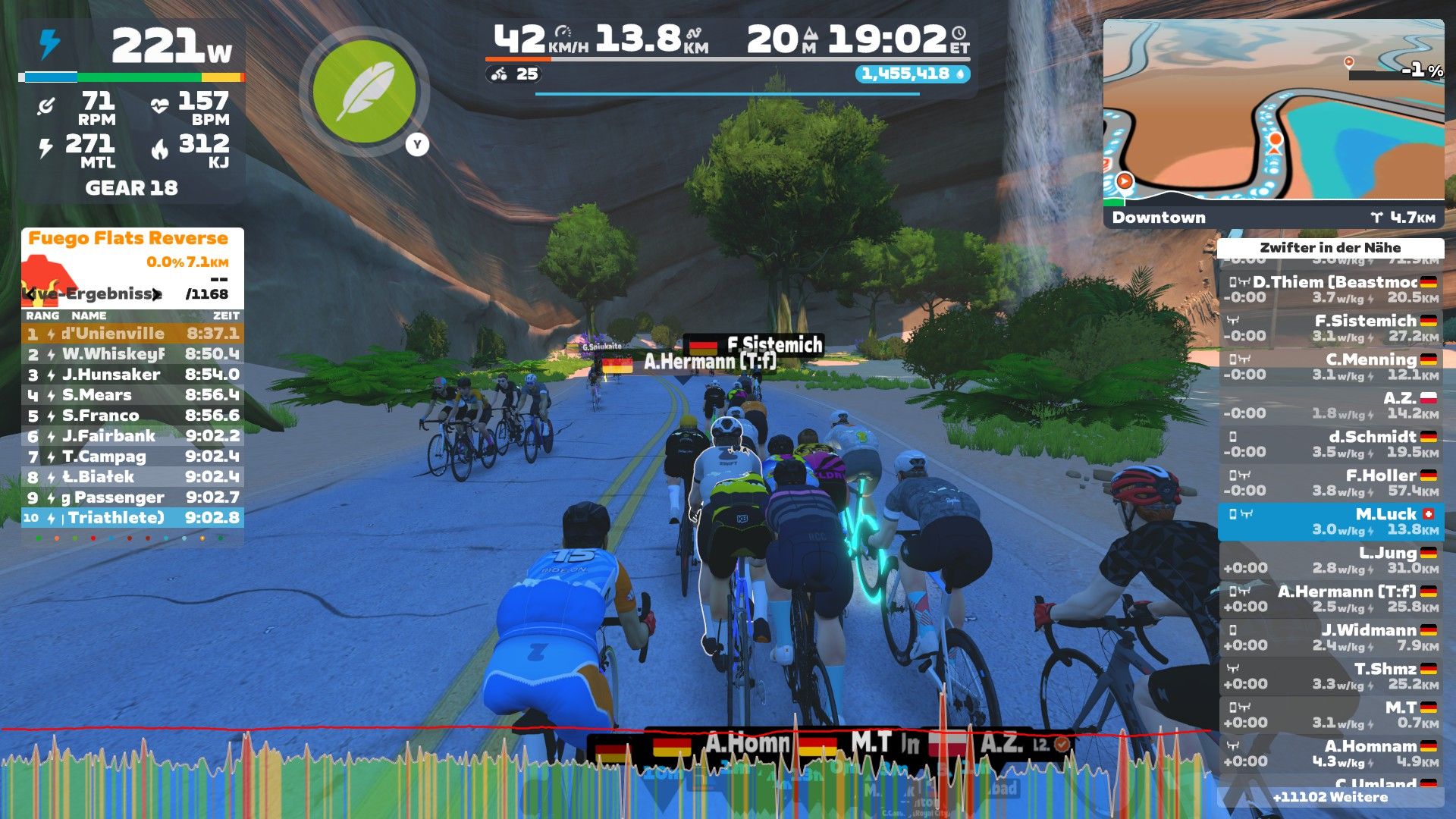Click highlighted M.Luck rider row

(1331, 522)
